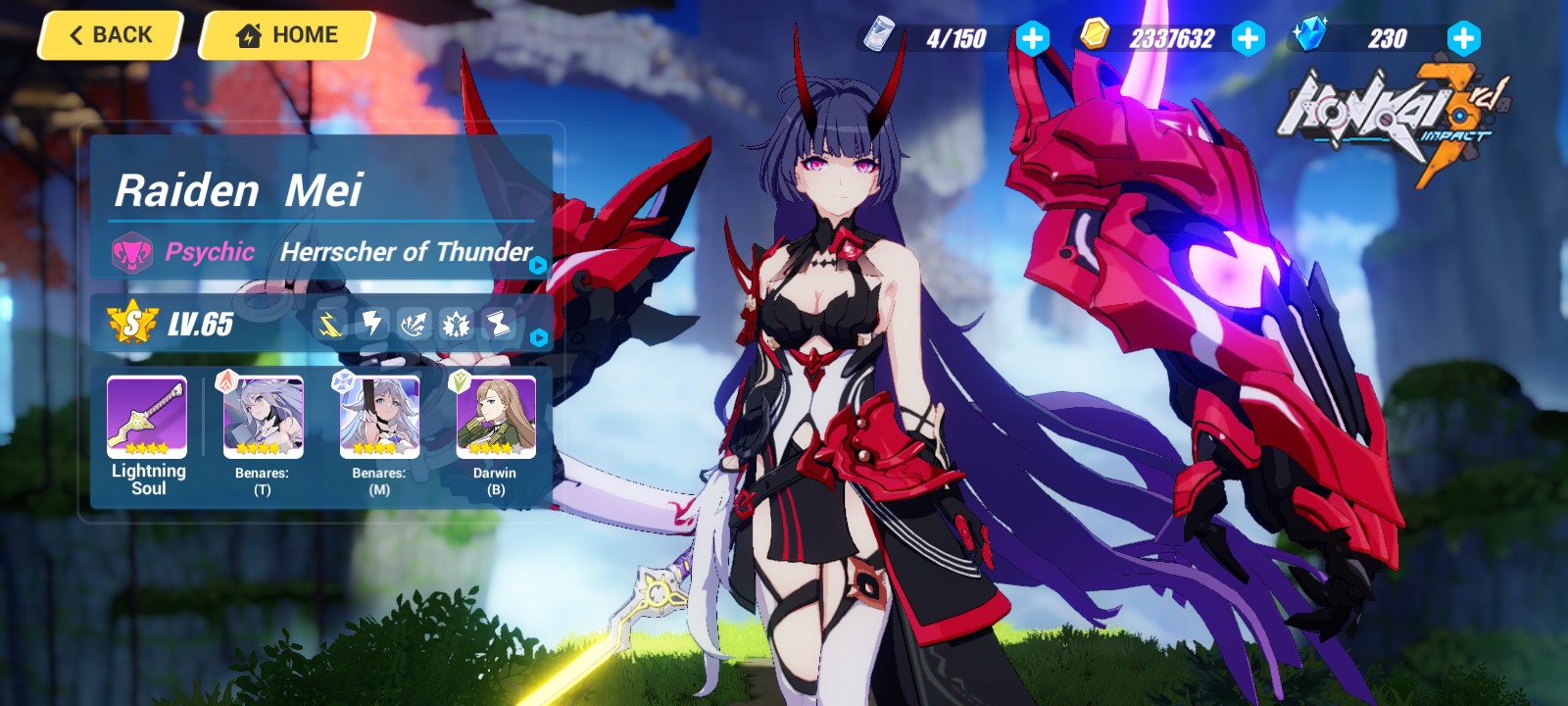Open the lightning bolt skill icon
Image resolution: width=1568 pixels, height=706 pixels.
point(371,324)
